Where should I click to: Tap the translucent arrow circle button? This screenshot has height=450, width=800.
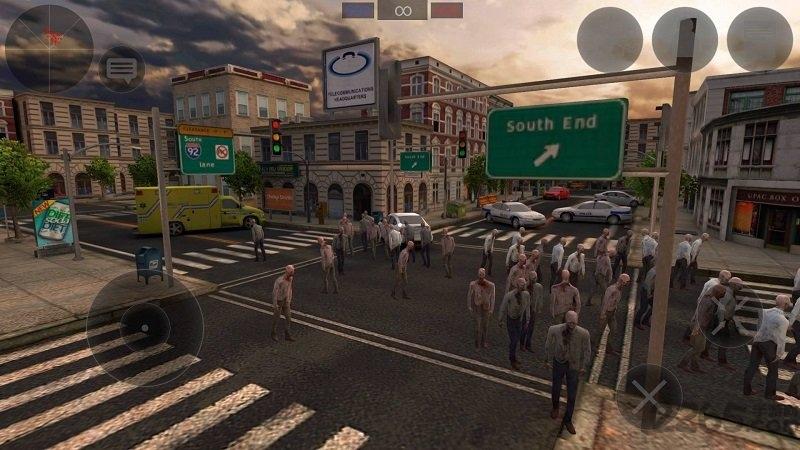[x=728, y=315]
